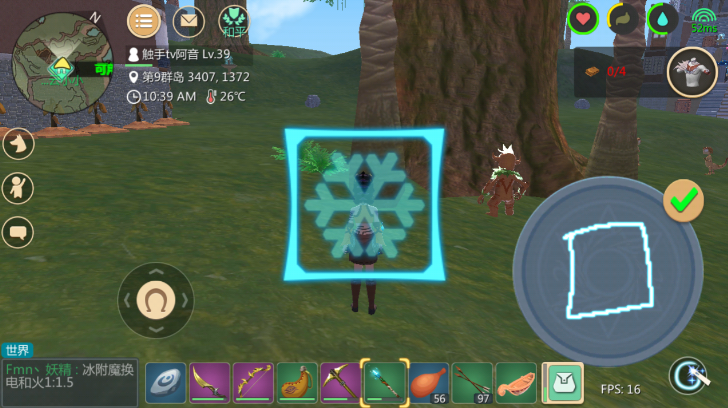Open the backpack inventory button
This screenshot has height=408, width=728.
coord(563,383)
